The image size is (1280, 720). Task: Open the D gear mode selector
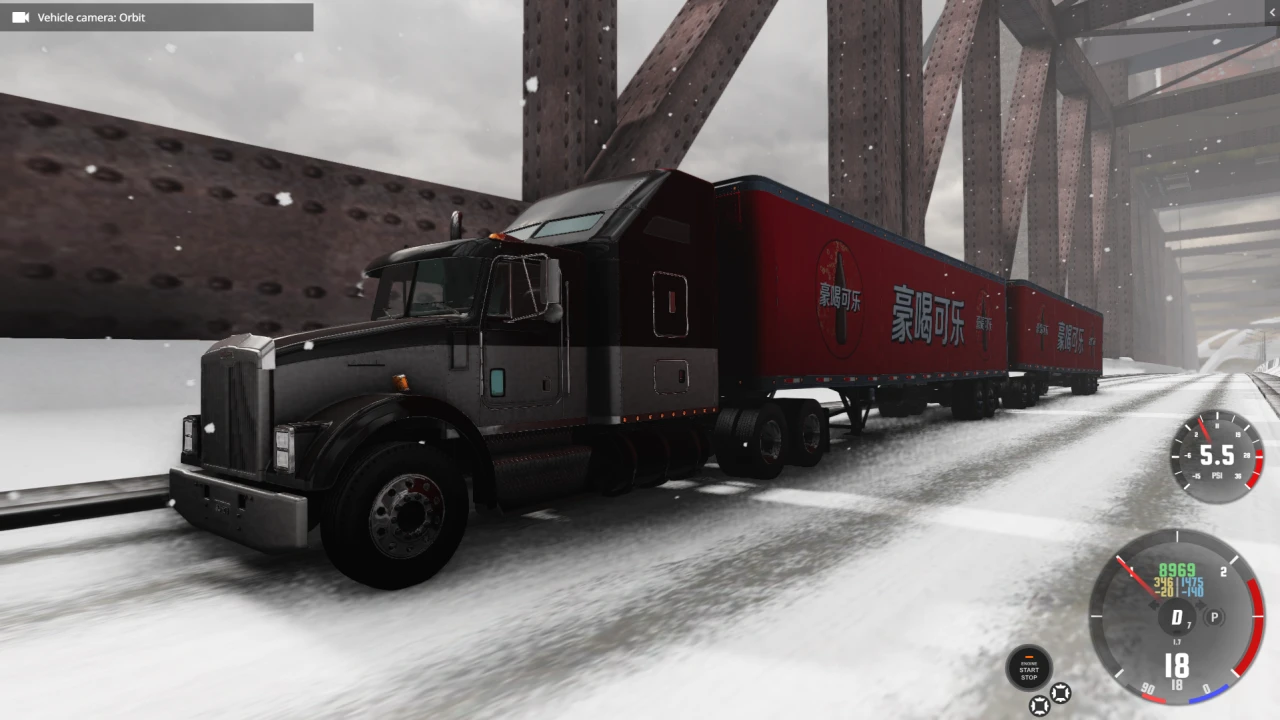pyautogui.click(x=1178, y=618)
